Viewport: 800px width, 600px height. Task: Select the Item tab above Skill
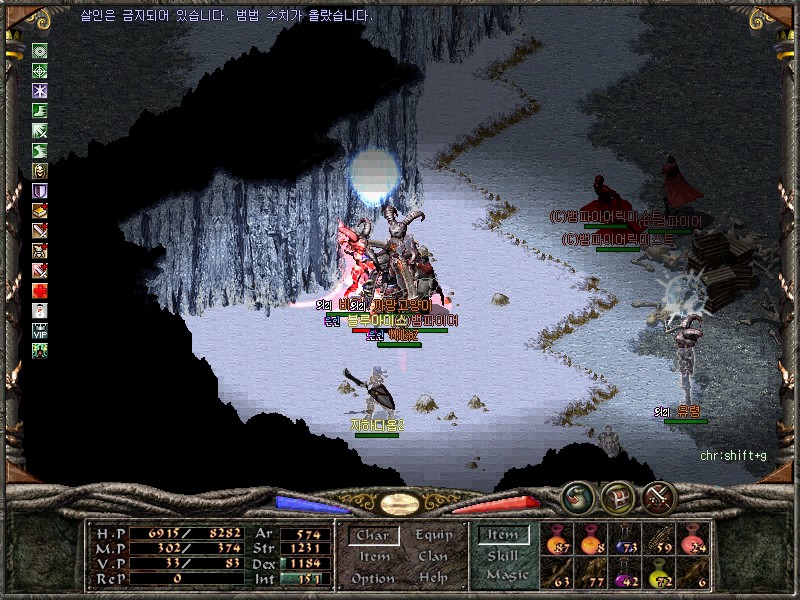pyautogui.click(x=505, y=536)
